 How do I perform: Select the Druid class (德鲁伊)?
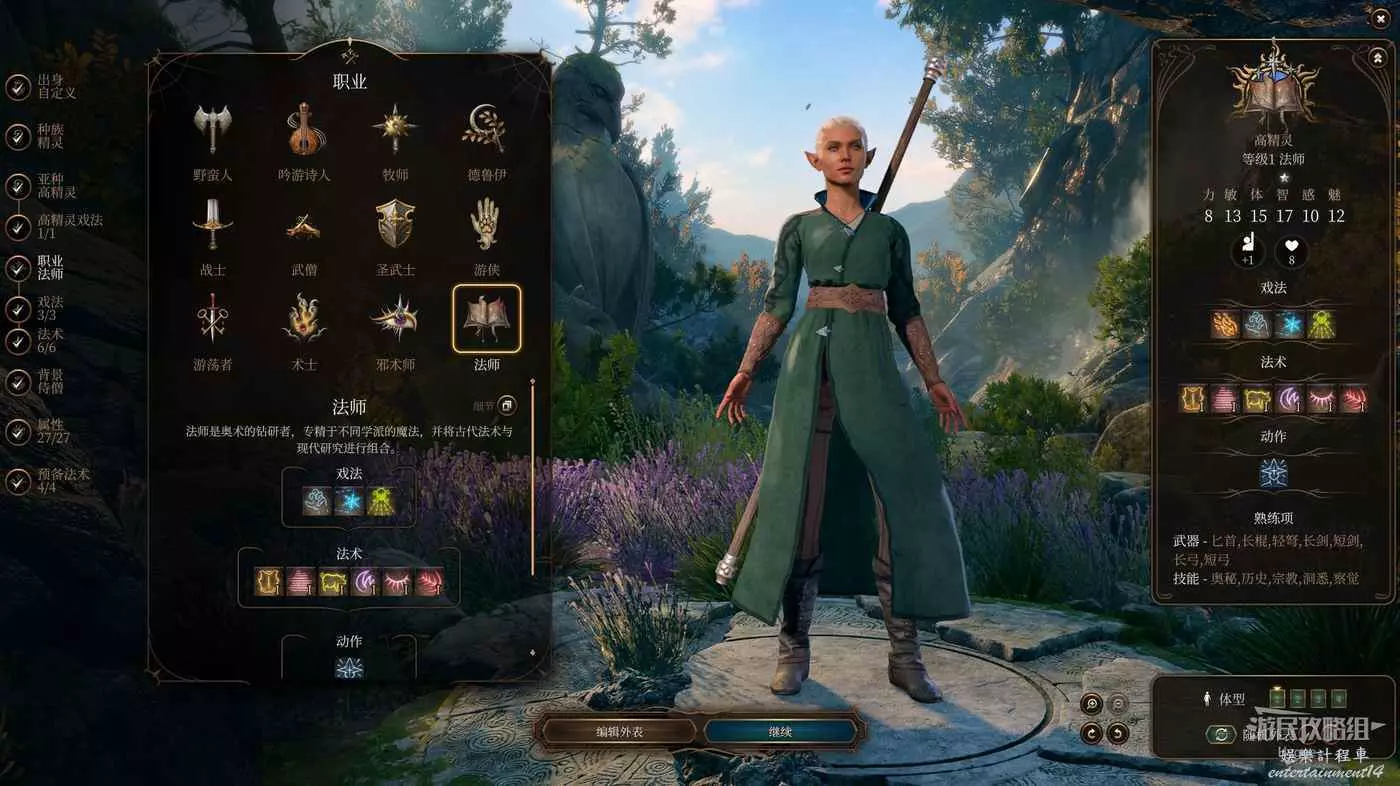tap(486, 131)
